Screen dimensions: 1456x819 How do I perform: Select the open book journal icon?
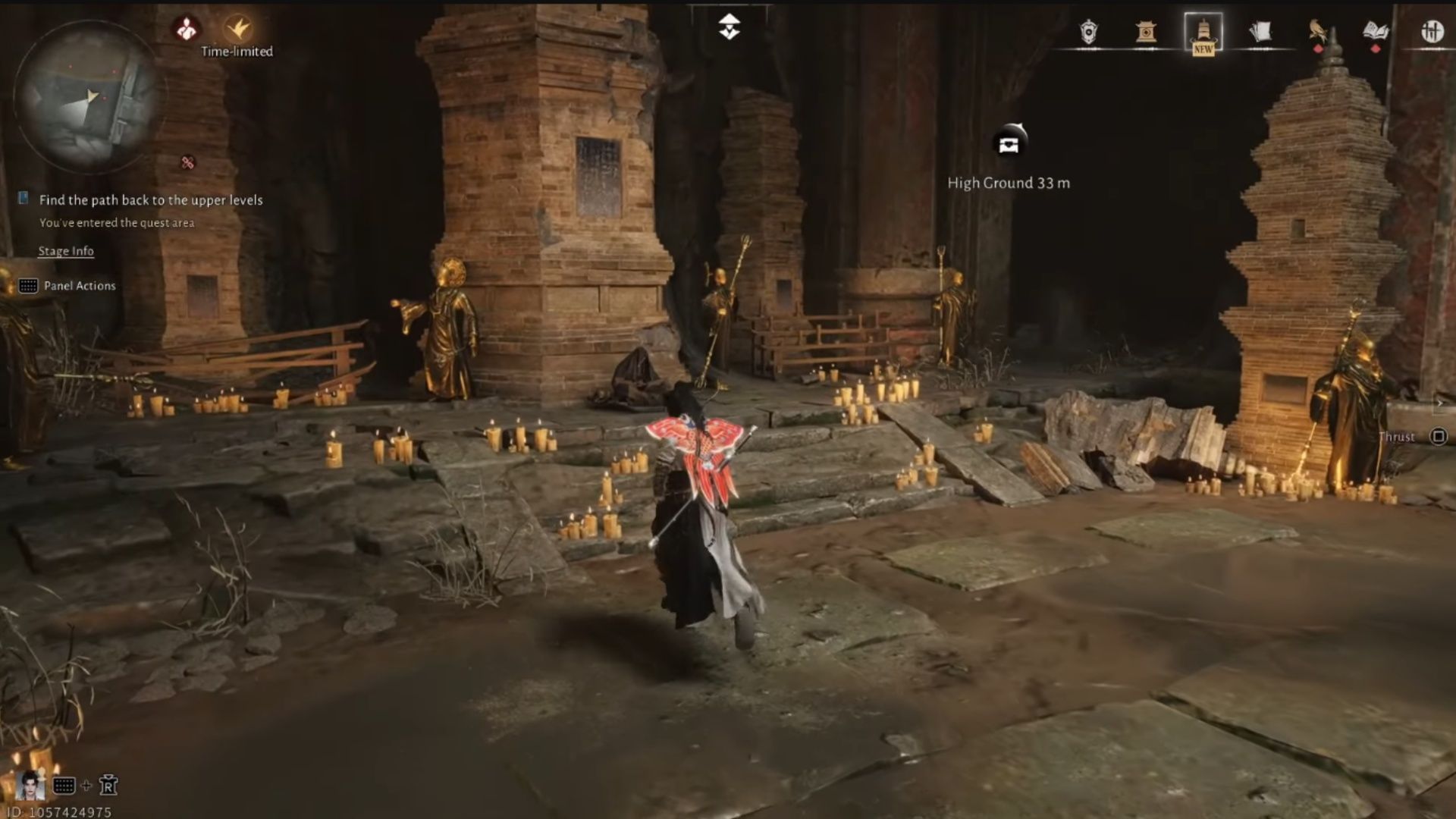[x=1376, y=30]
